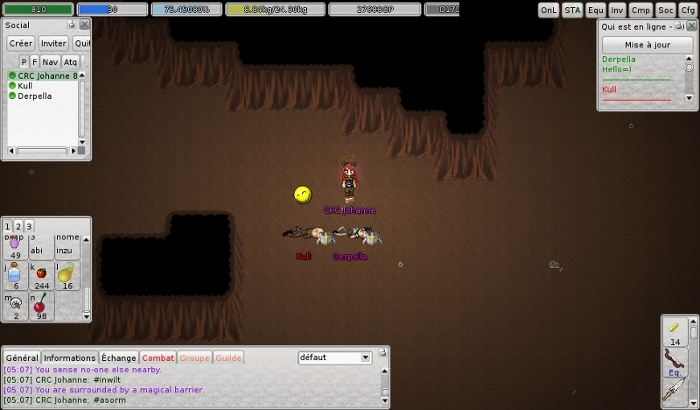
Task: Toggle the OnL online list button
Action: pos(549,10)
